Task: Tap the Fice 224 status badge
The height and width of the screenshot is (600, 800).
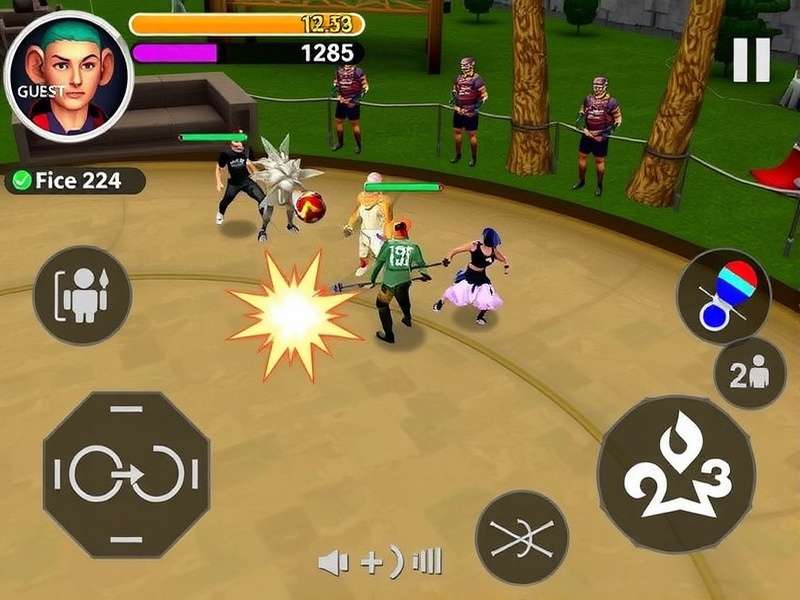Action: (76, 181)
